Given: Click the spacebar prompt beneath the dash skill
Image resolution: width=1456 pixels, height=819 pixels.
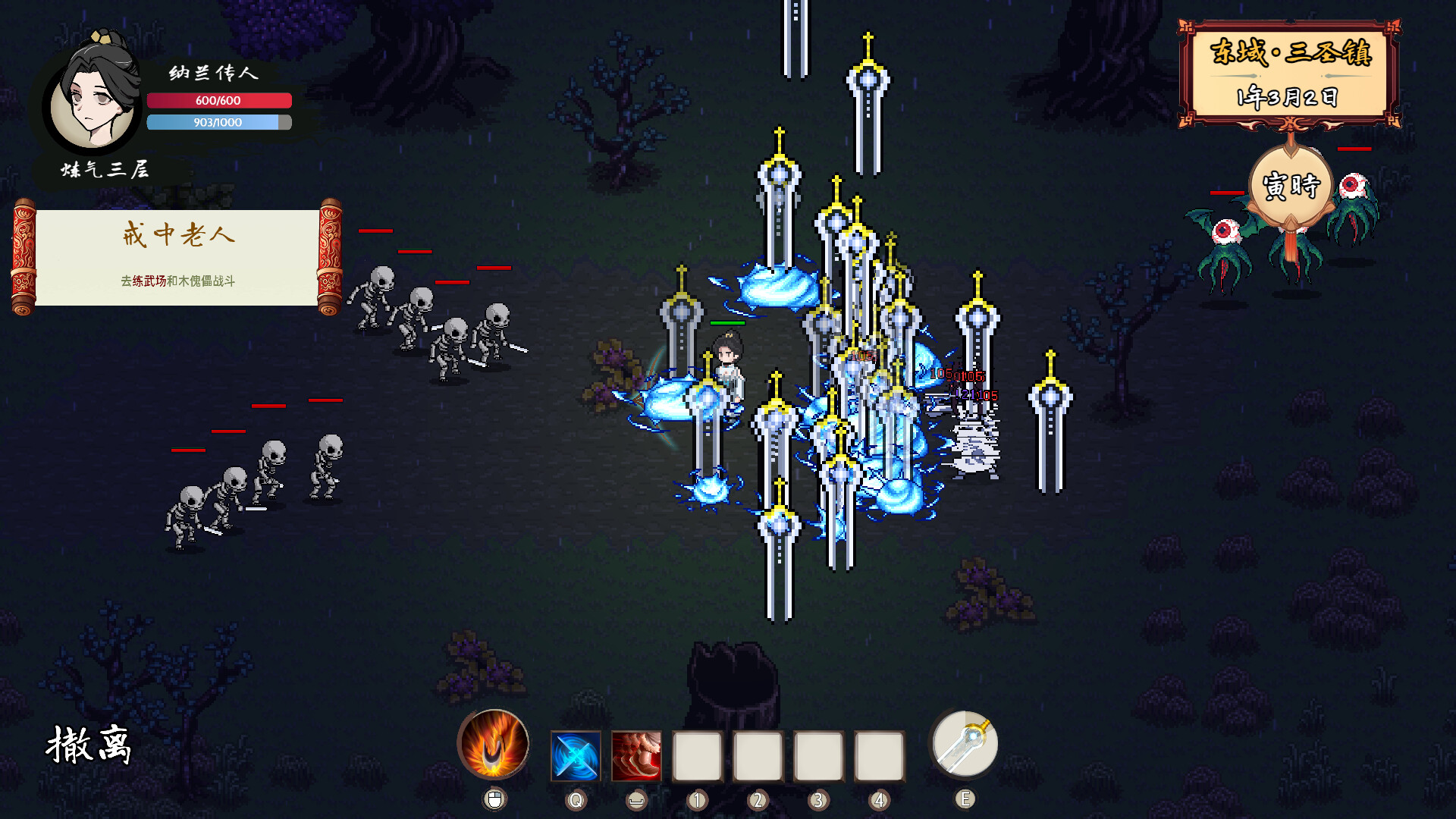Looking at the screenshot, I should click(637, 798).
